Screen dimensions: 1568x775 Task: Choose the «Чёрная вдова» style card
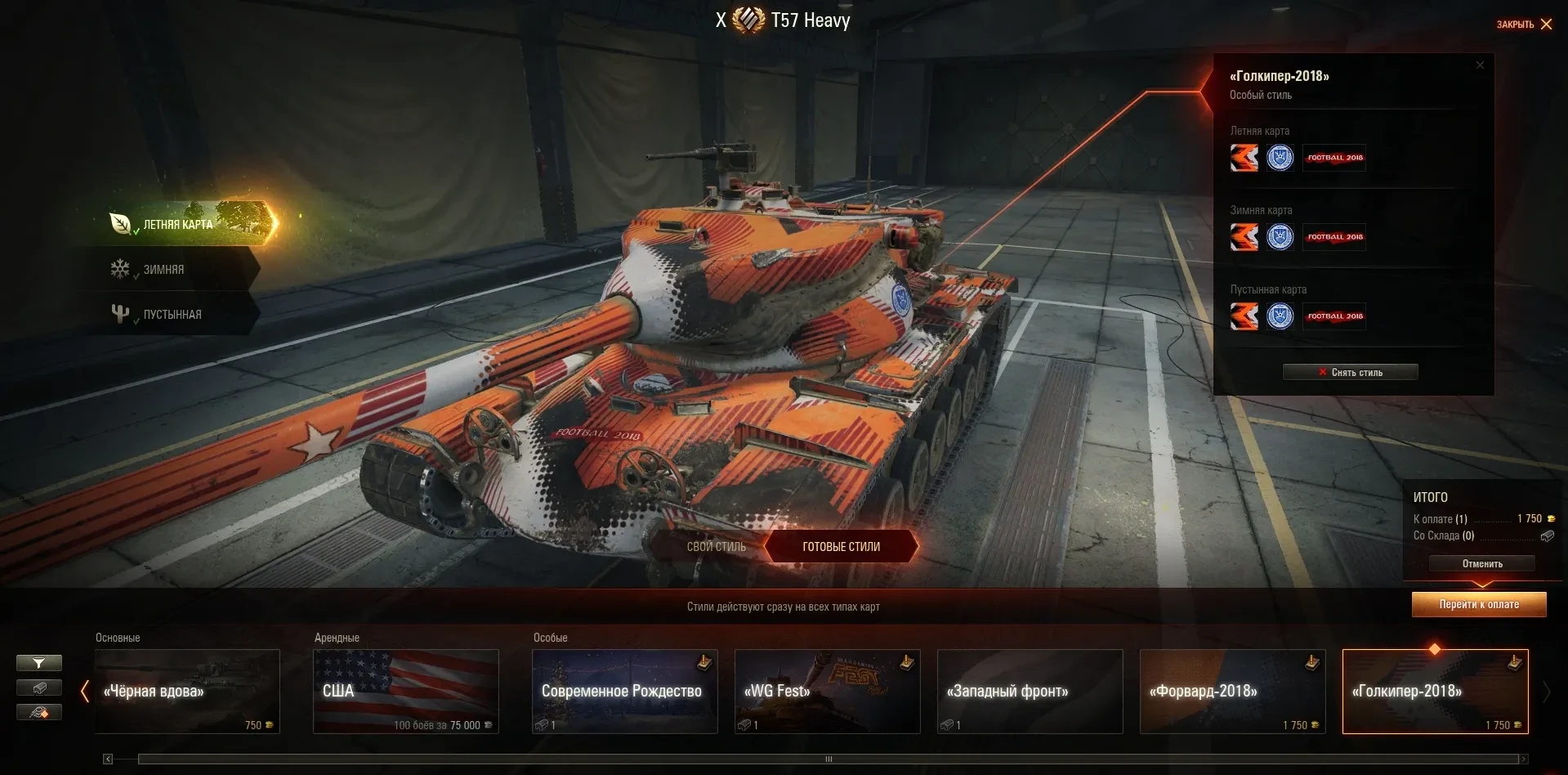point(187,692)
